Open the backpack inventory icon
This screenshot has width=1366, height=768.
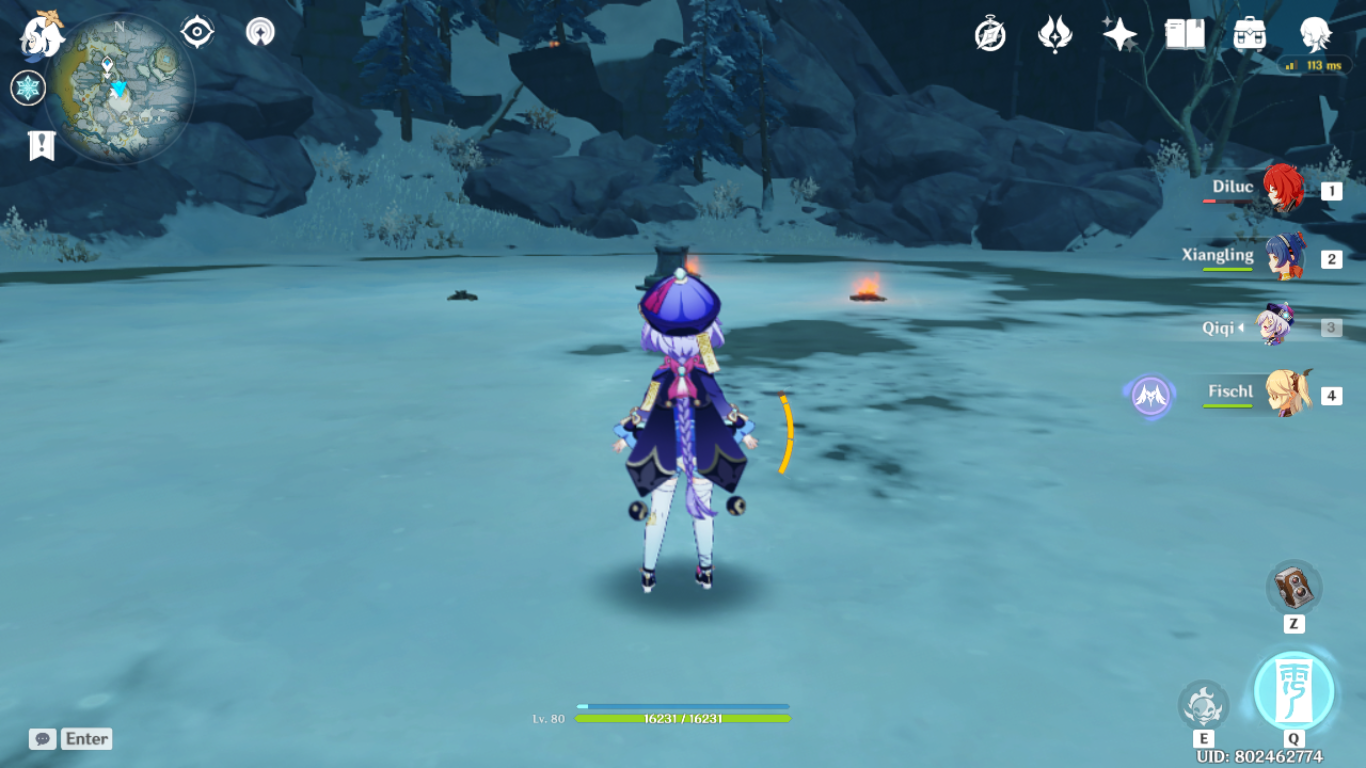point(1249,35)
